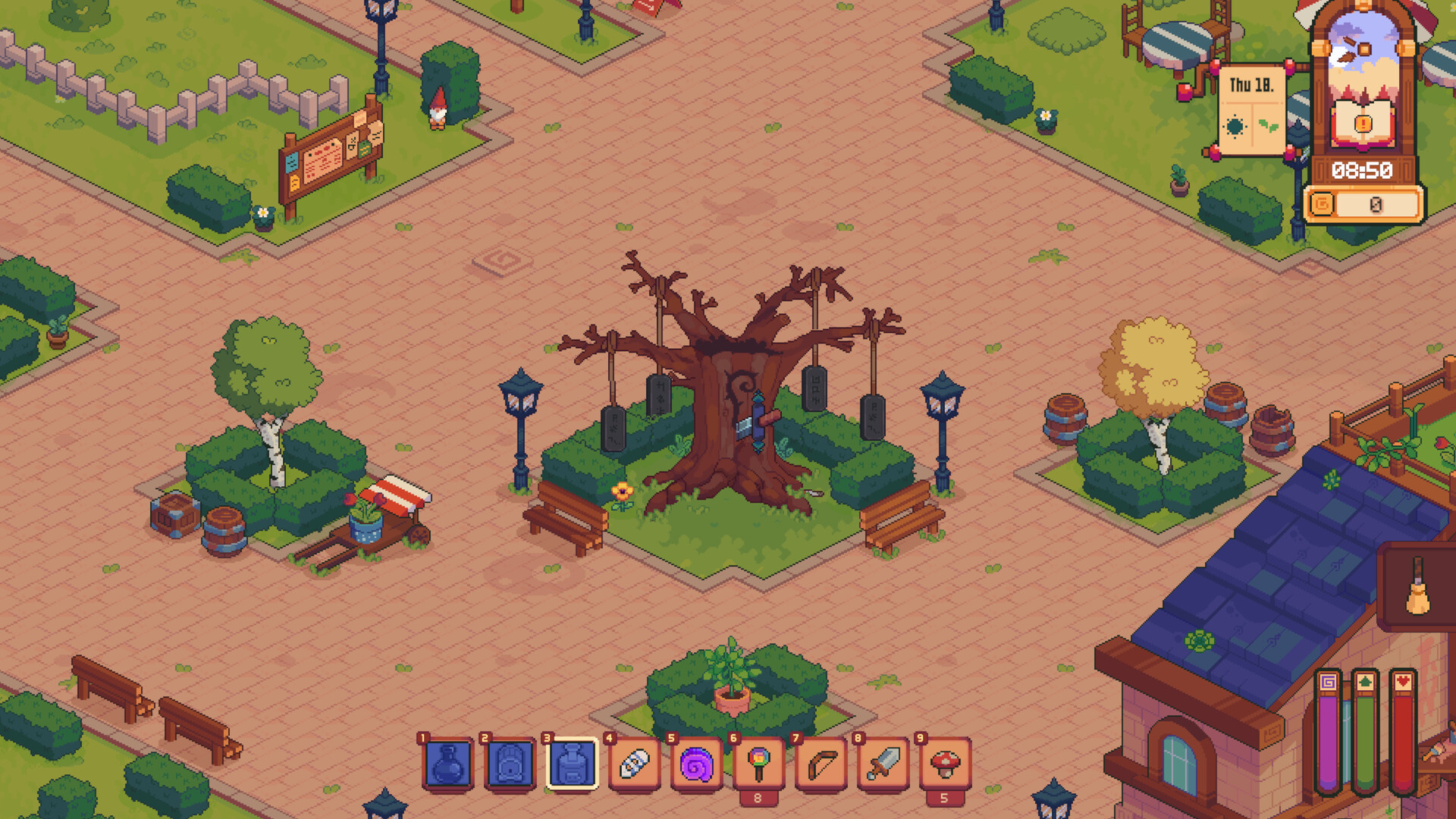1456x819 pixels.
Task: Equip the wooden boomerang from the hotbar
Action: pos(821,764)
